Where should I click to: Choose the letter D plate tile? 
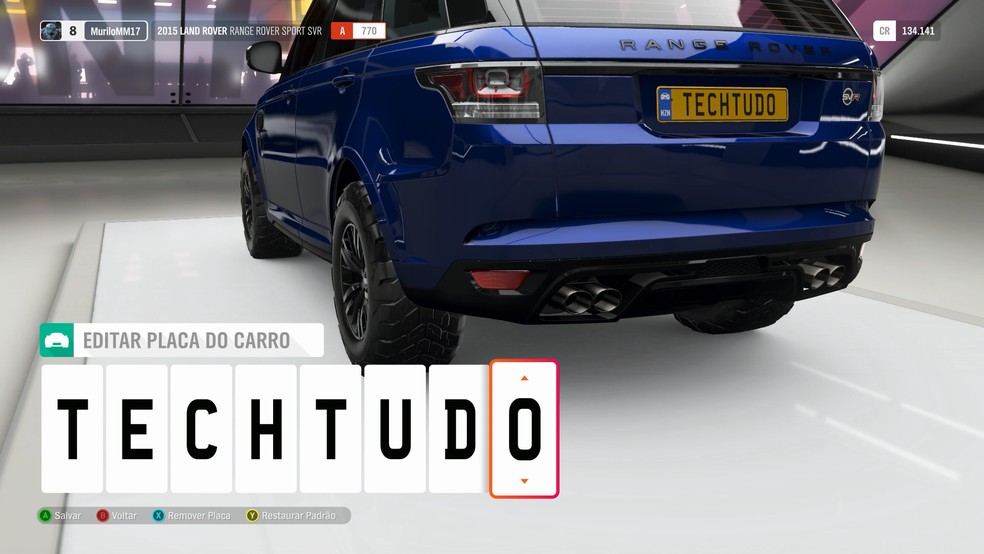point(459,428)
